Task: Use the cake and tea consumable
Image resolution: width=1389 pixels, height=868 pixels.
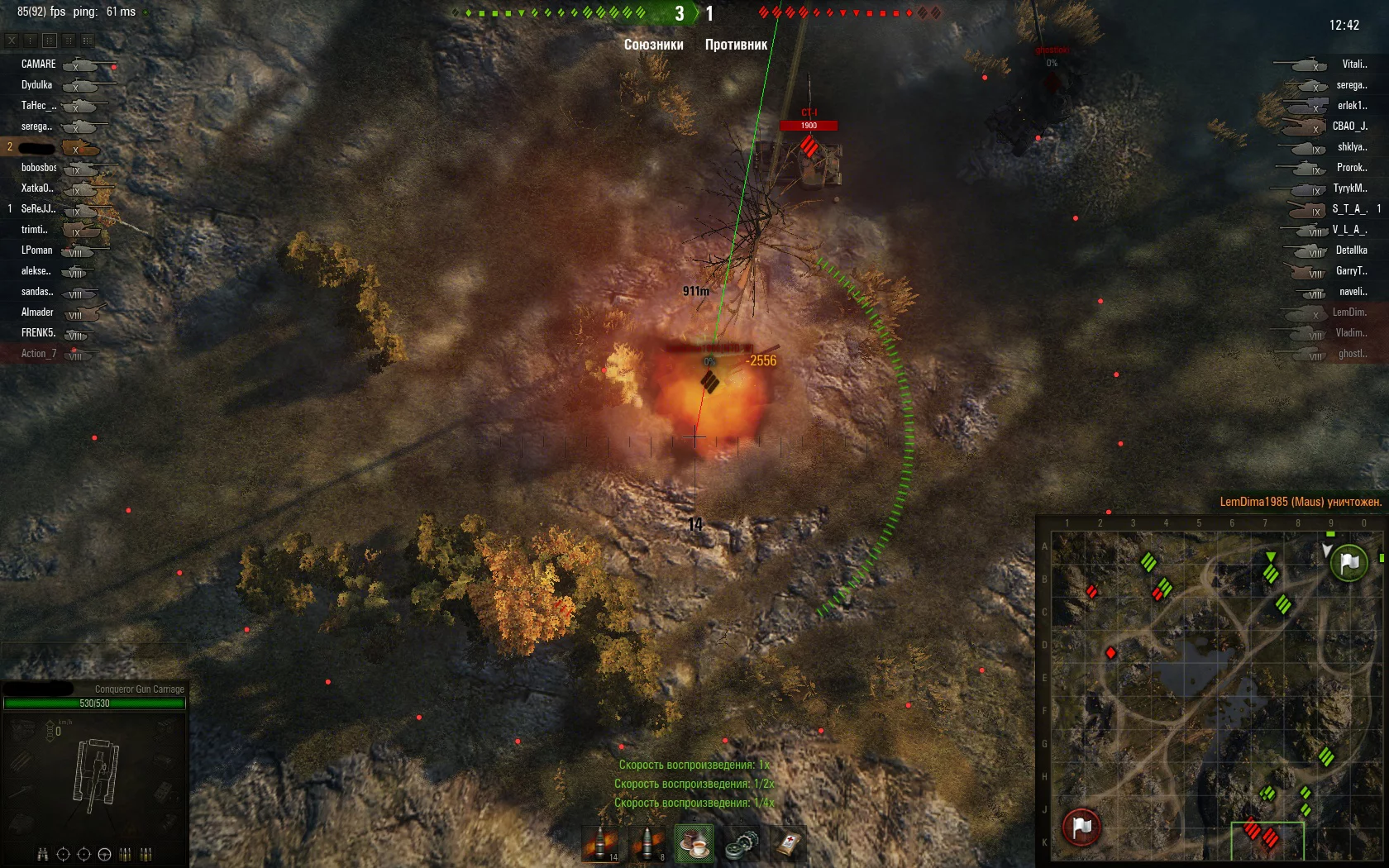Action: tap(694, 844)
